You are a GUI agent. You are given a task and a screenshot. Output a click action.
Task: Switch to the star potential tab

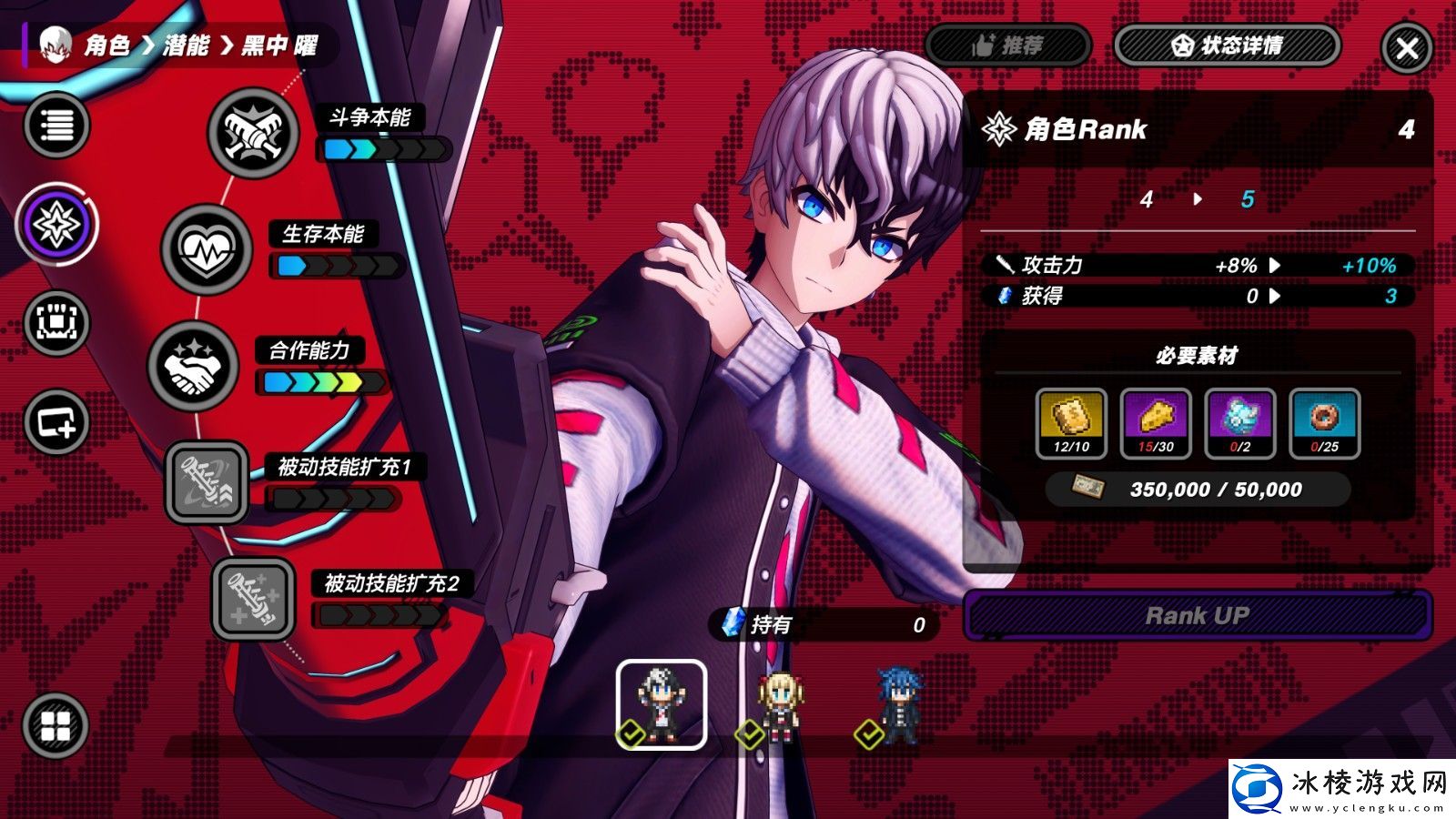(x=56, y=224)
